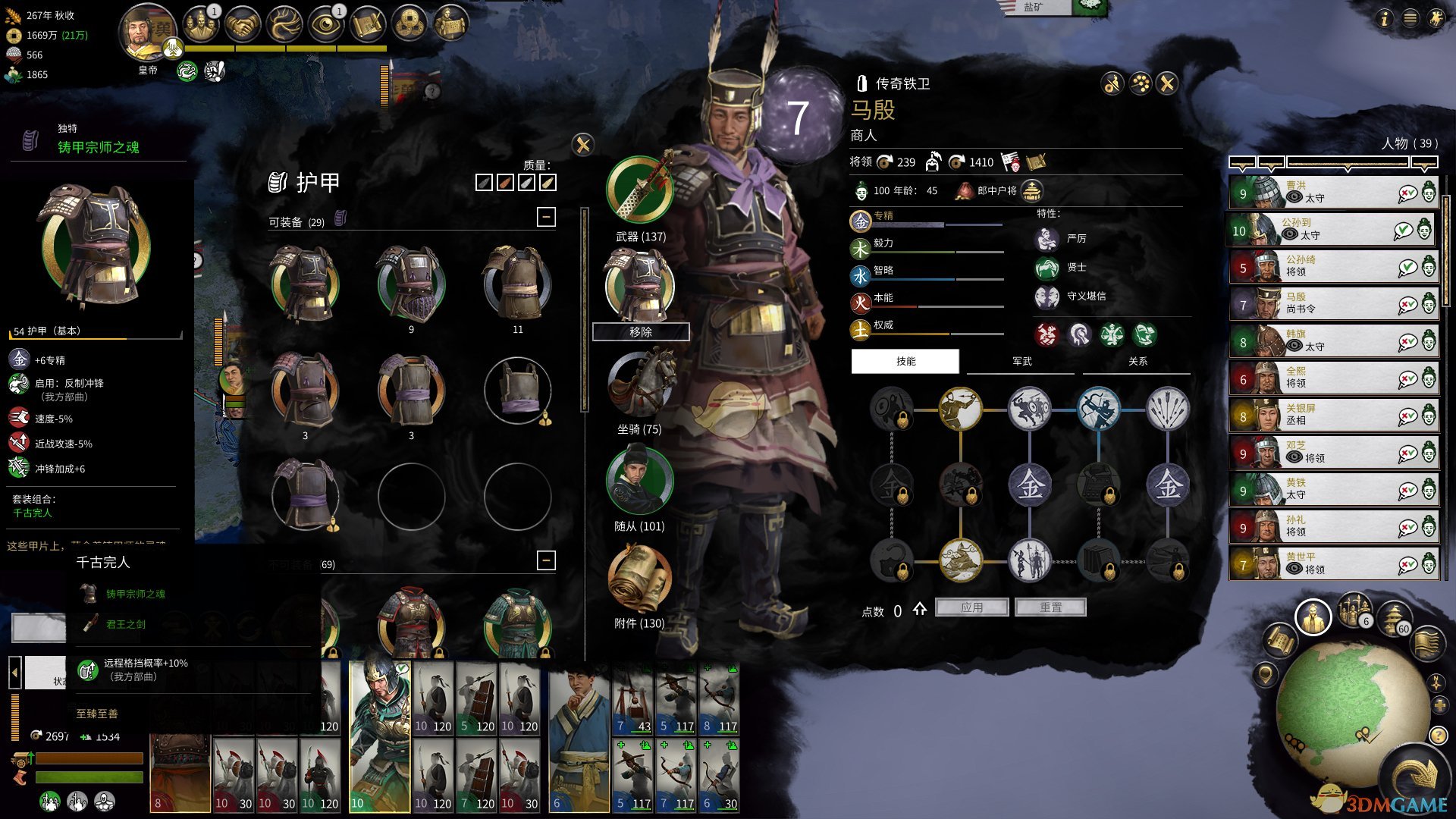Click the 应用 apply button
Image resolution: width=1456 pixels, height=819 pixels.
tap(972, 607)
